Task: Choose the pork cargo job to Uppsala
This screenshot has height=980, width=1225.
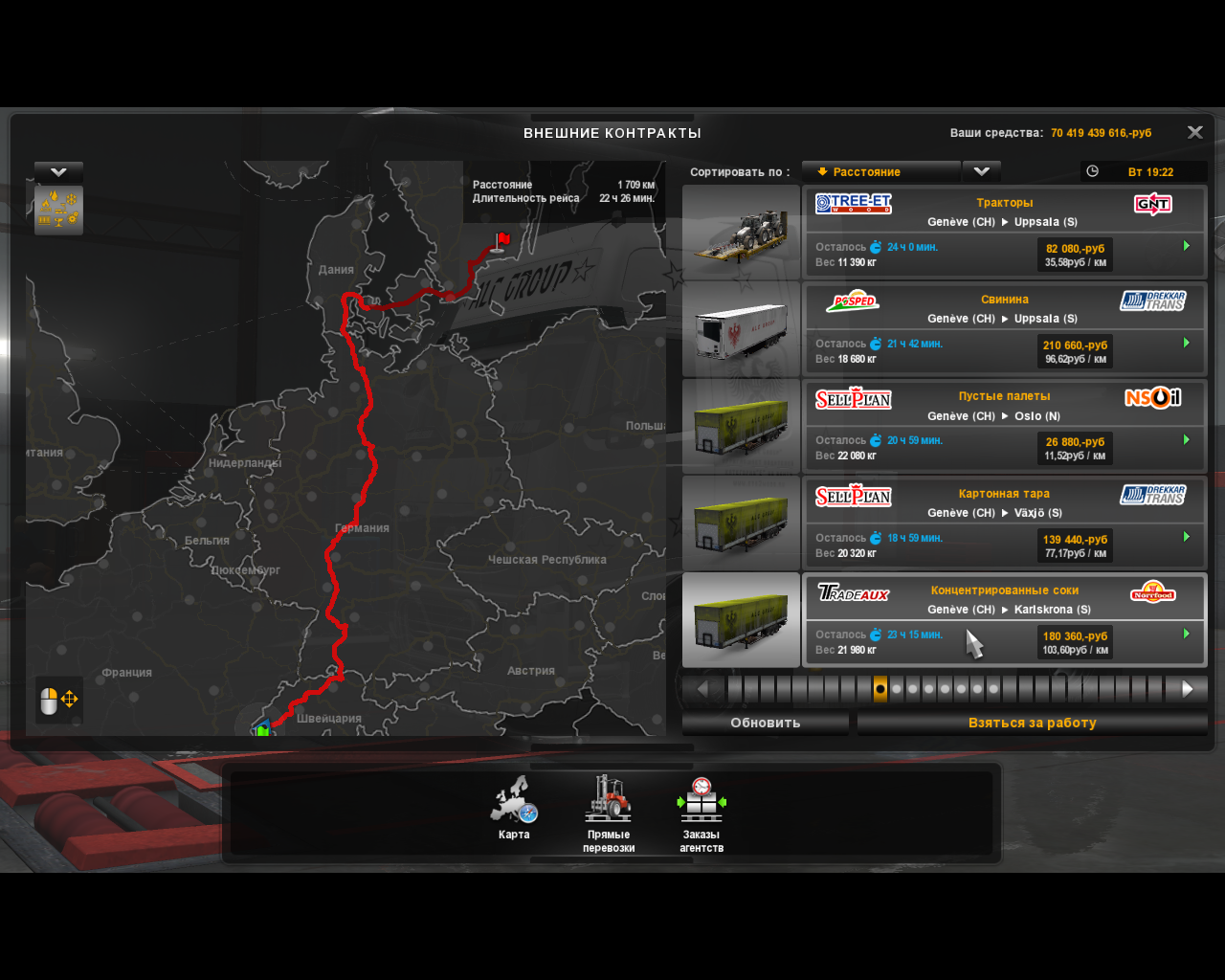Action: [x=1004, y=328]
